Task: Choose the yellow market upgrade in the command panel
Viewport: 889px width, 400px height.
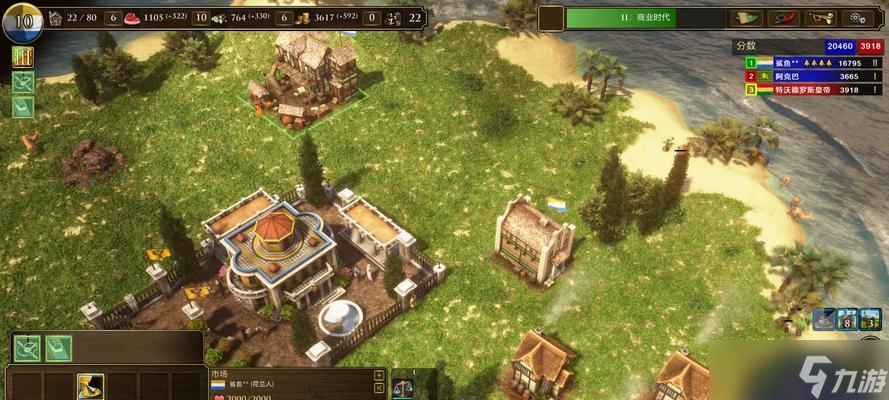Action: pos(90,386)
